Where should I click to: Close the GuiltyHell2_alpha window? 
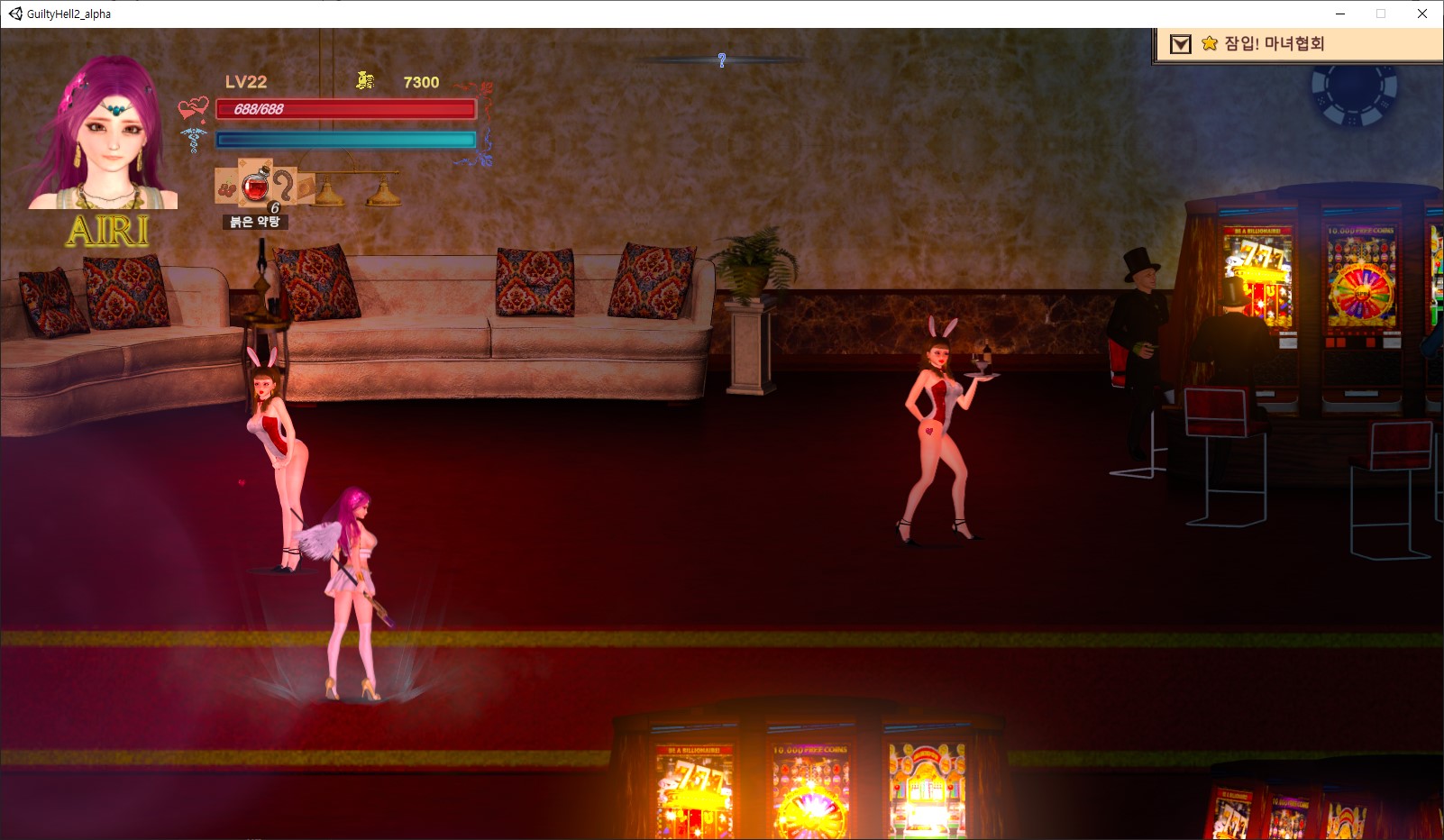[1421, 14]
